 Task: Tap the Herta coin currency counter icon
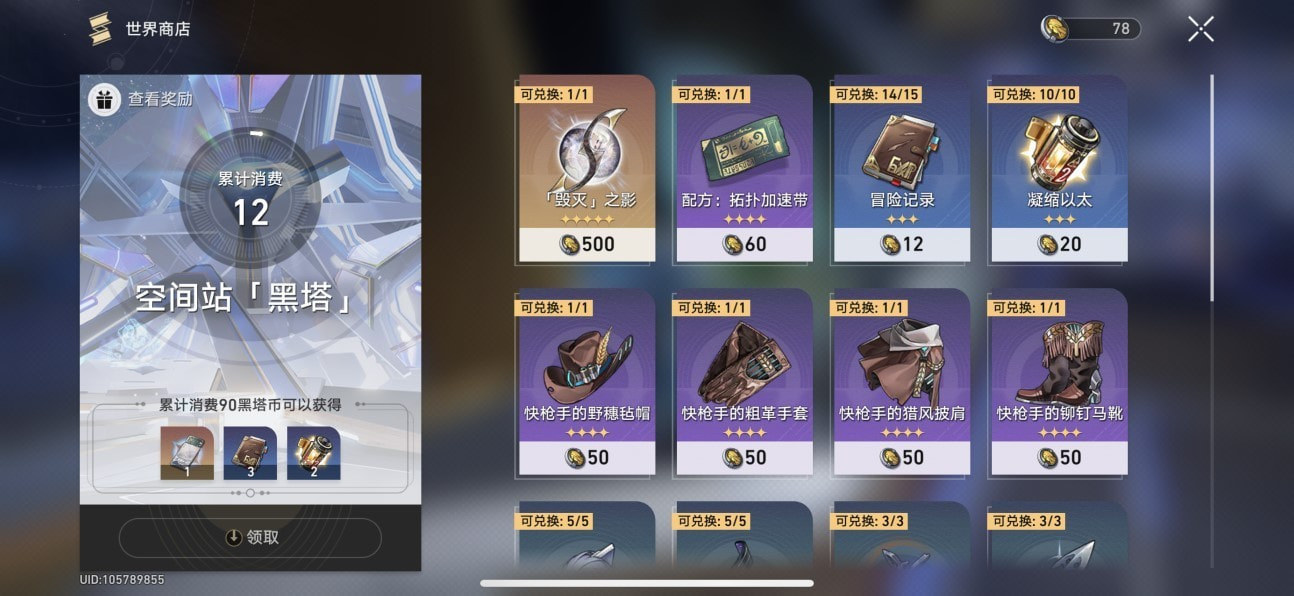tap(1054, 29)
